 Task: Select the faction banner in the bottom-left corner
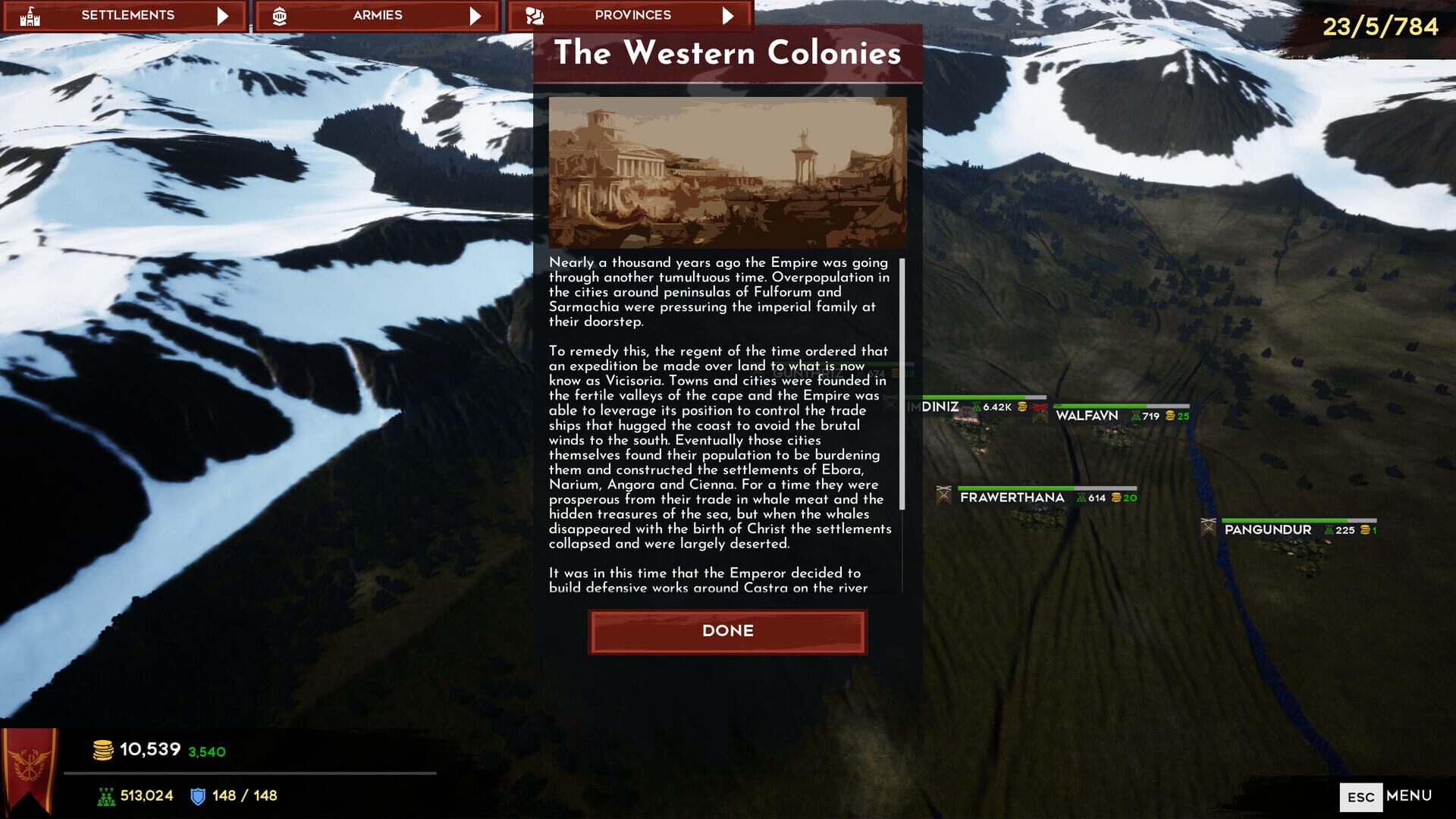point(32,766)
